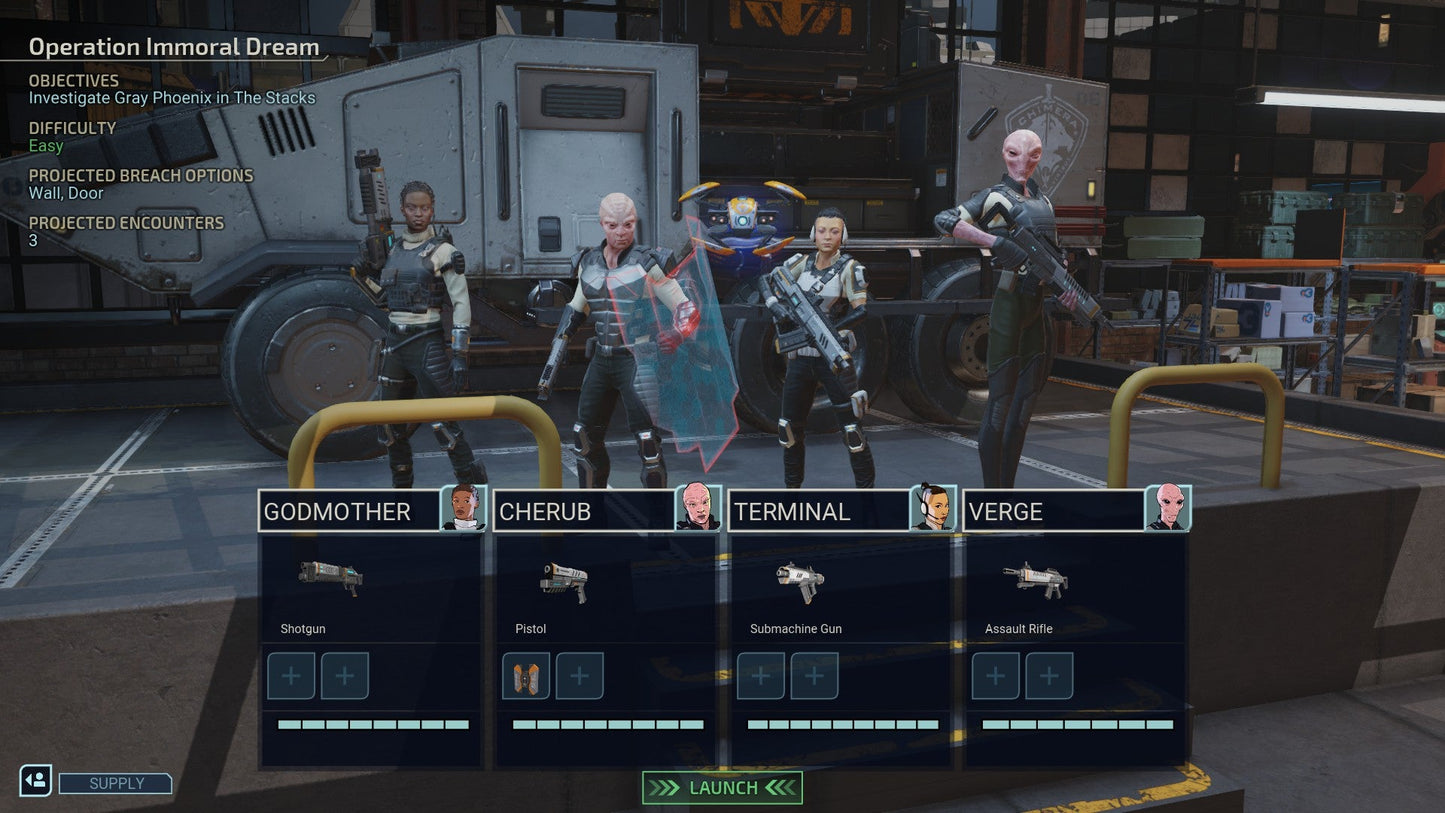
Task: Open the agent roster icon bottom-left
Action: click(x=33, y=780)
